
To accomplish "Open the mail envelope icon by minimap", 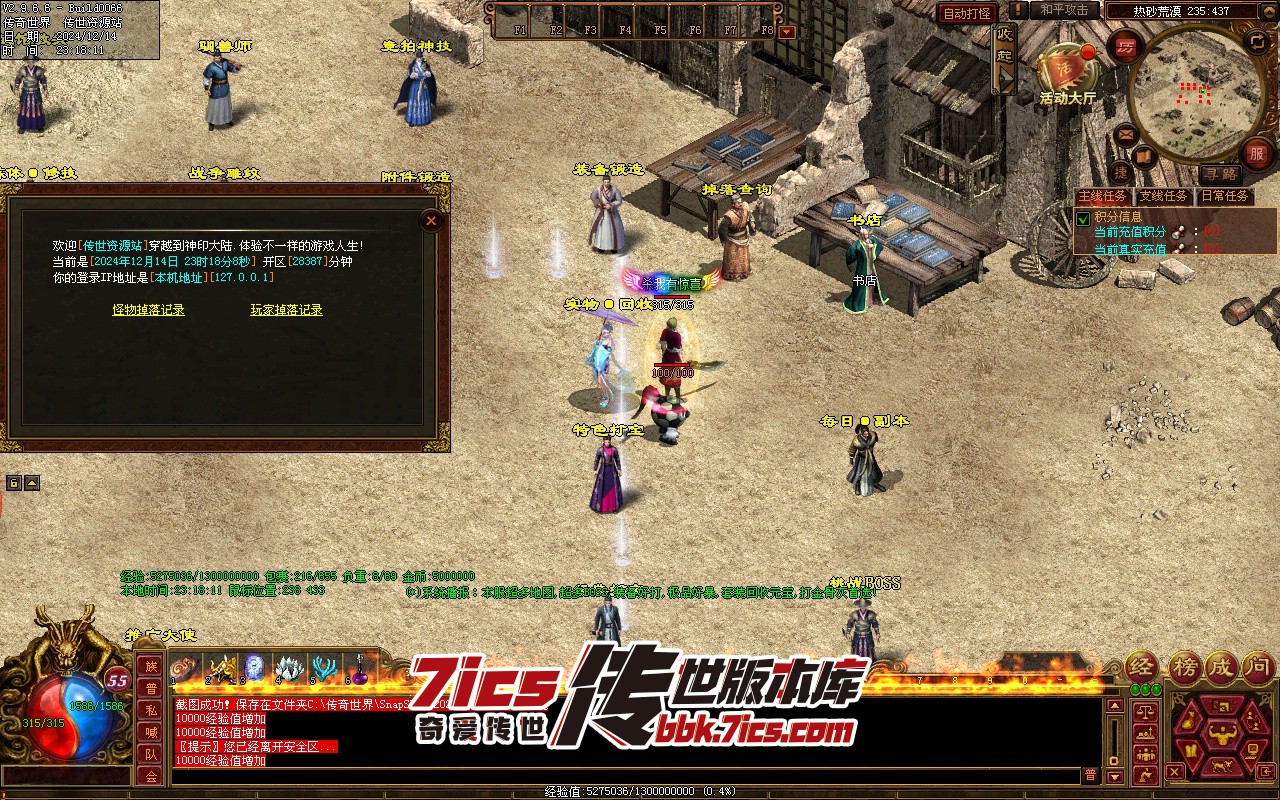I will 1127,134.
